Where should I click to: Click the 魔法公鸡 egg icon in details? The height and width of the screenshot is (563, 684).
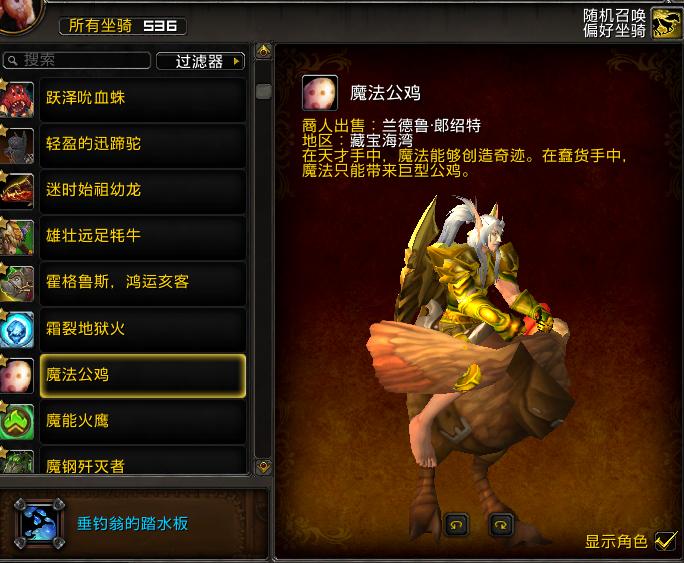320,93
